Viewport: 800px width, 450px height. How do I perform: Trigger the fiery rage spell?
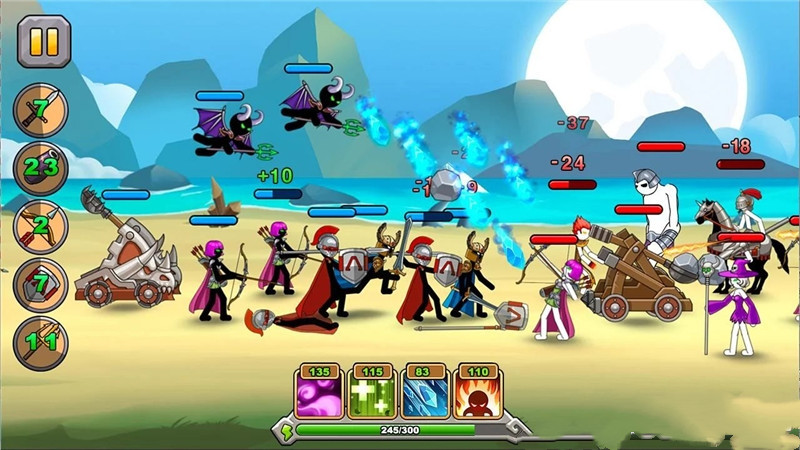477,394
